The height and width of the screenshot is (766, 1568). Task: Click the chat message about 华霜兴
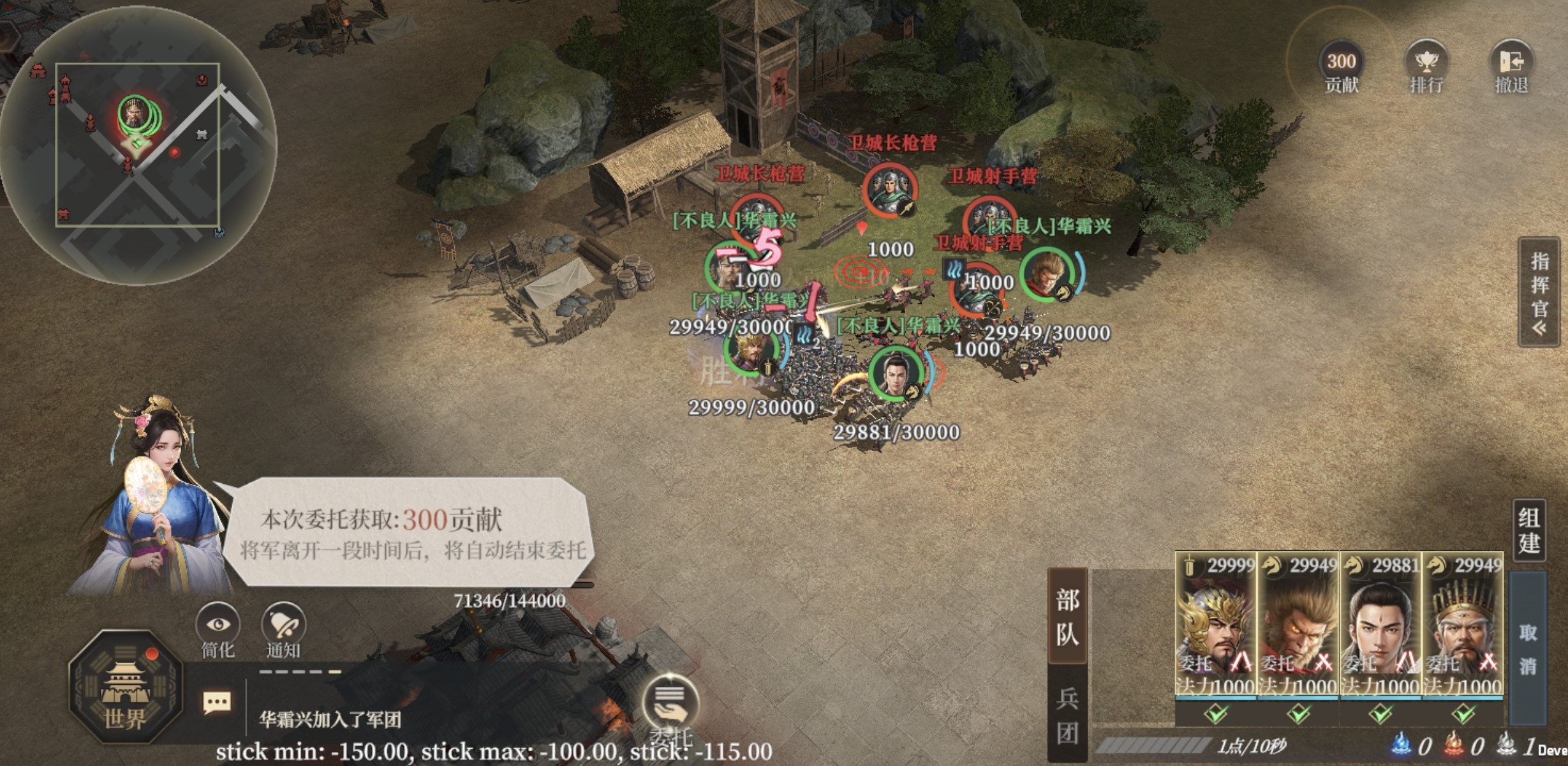[330, 720]
